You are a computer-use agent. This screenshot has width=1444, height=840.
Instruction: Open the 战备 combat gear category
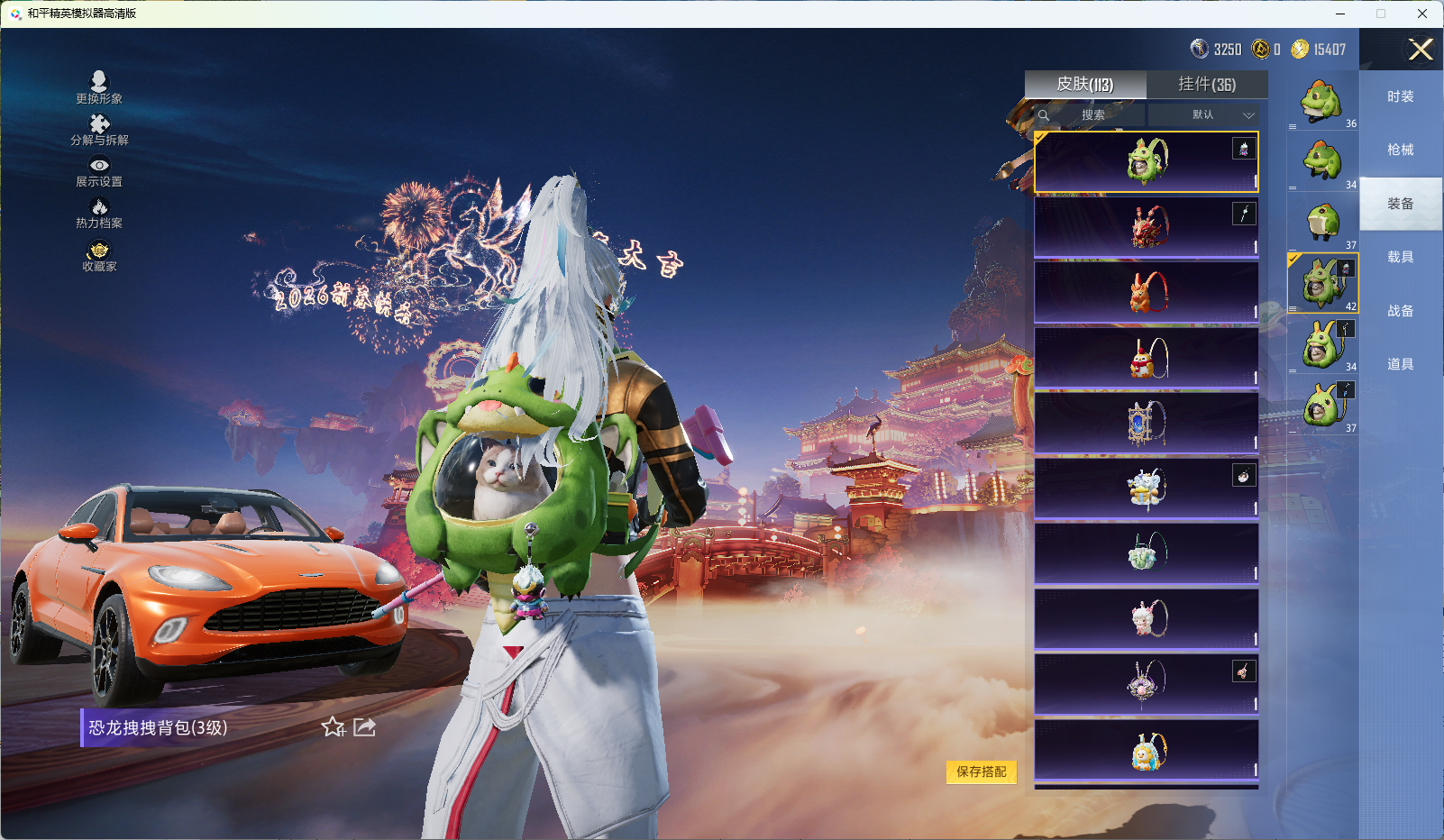pos(1401,311)
